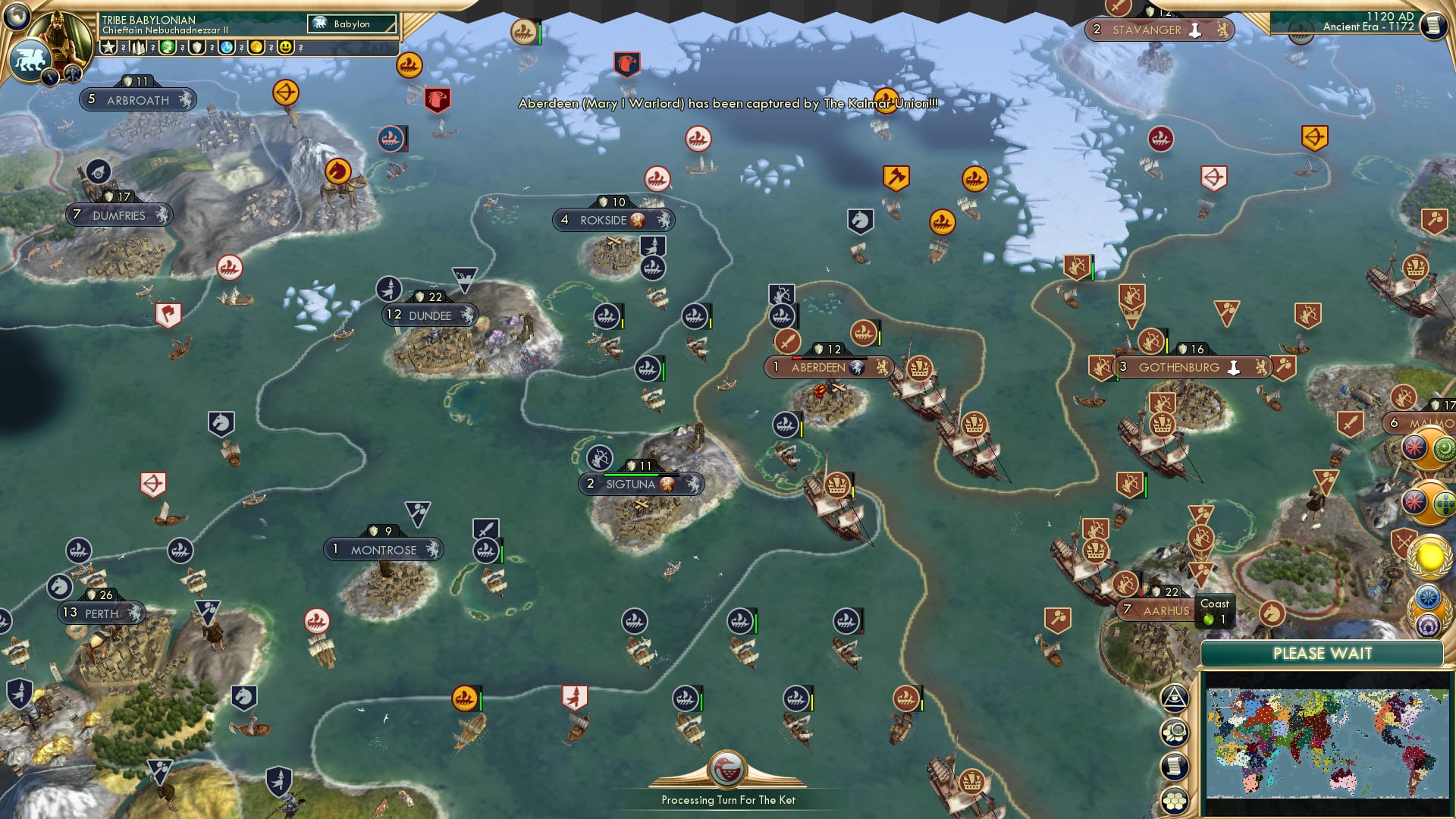Click the culture star icon in the top bar
The width and height of the screenshot is (1456, 819).
(108, 47)
